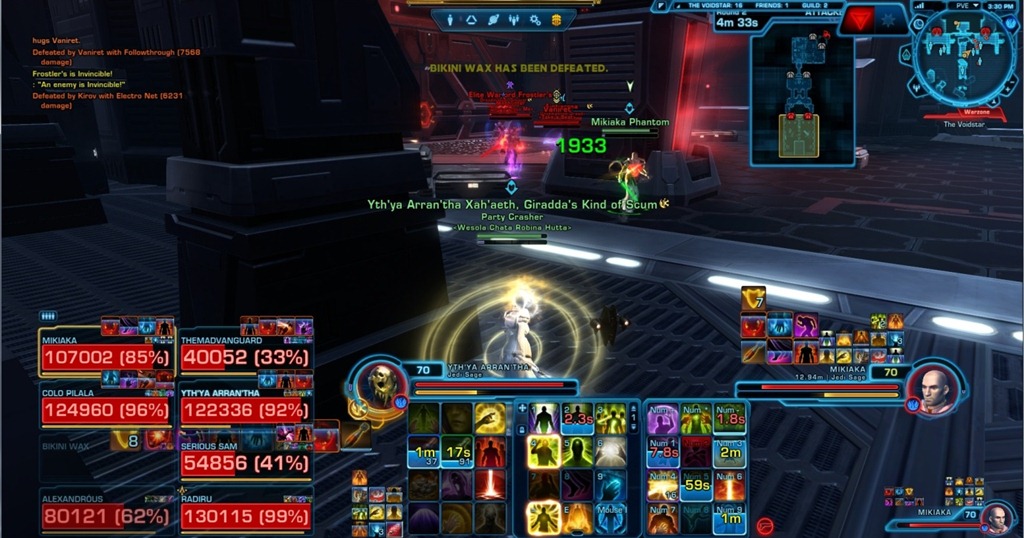Open the planet icon in top menu
Viewport: 1024px width, 538px height.
coord(493,19)
